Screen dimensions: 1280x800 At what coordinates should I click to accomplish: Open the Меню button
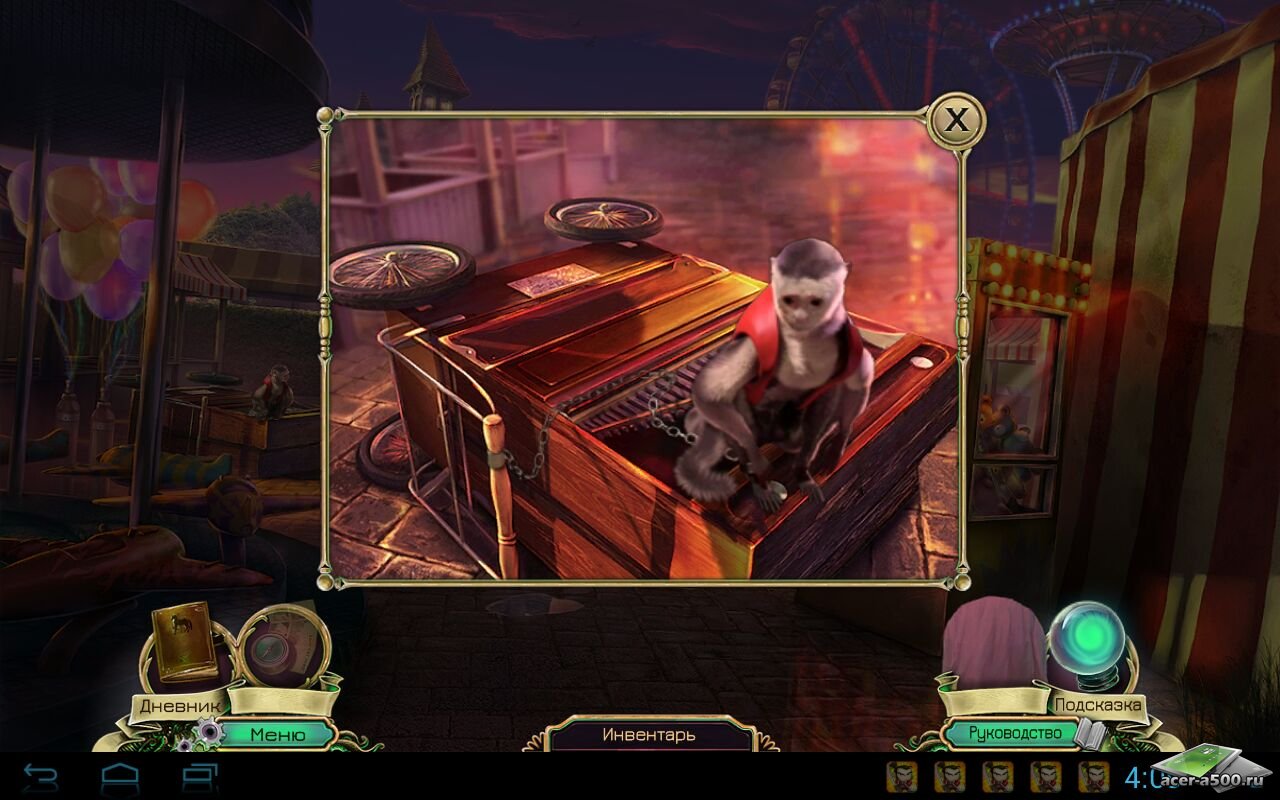[278, 734]
